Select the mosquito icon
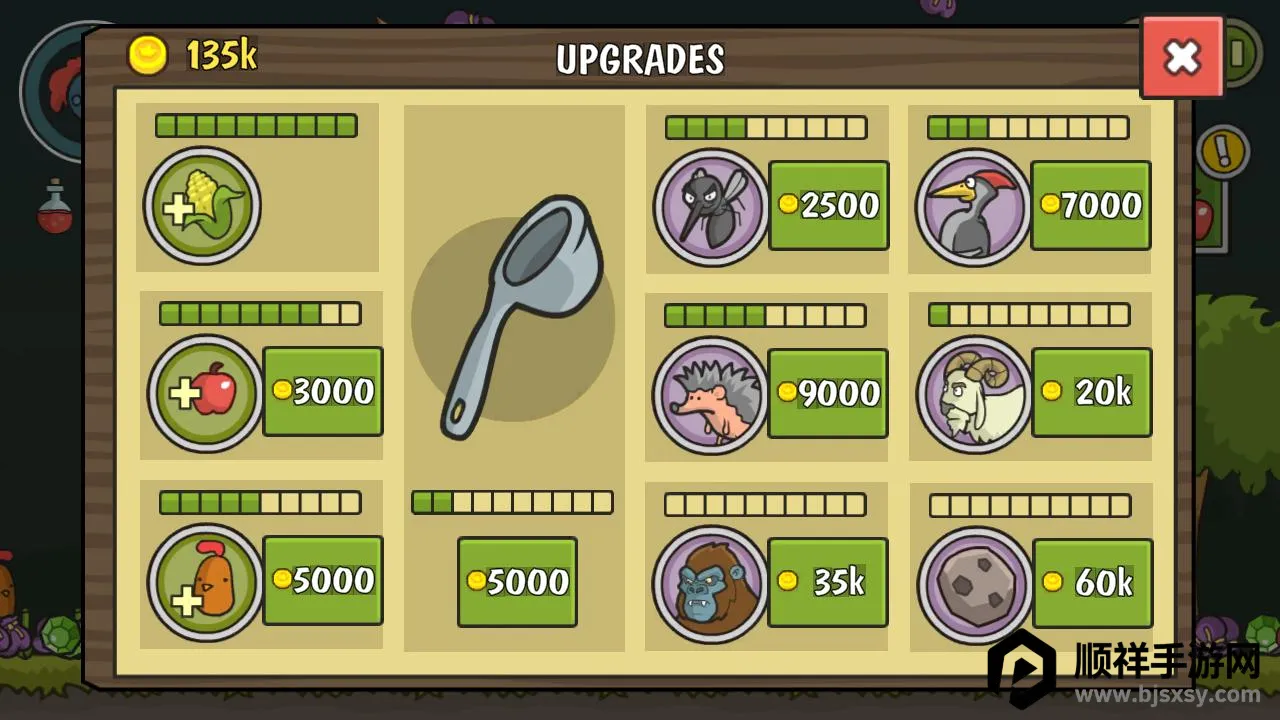Viewport: 1280px width, 720px height. point(710,207)
